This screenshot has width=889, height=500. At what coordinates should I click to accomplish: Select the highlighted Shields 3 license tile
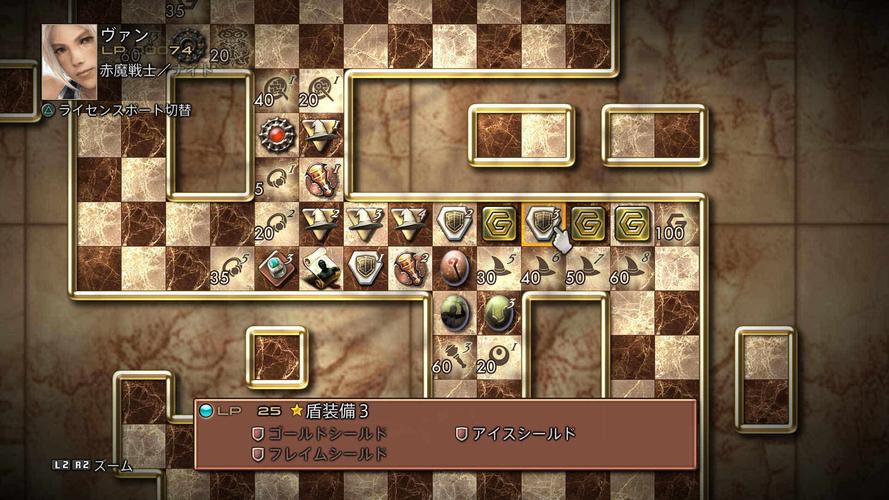[x=542, y=224]
